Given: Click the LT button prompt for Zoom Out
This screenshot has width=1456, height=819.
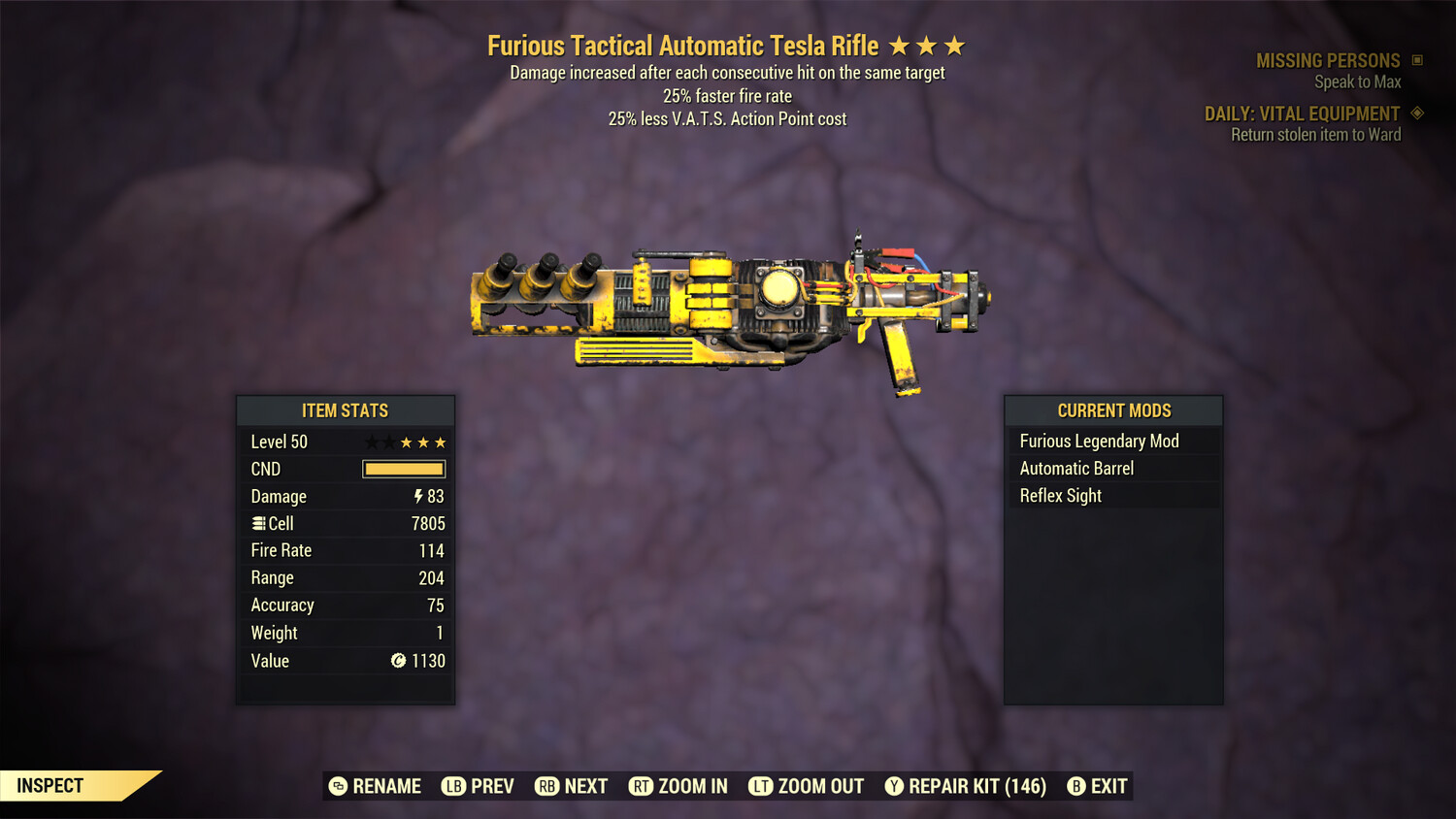Looking at the screenshot, I should pyautogui.click(x=763, y=786).
